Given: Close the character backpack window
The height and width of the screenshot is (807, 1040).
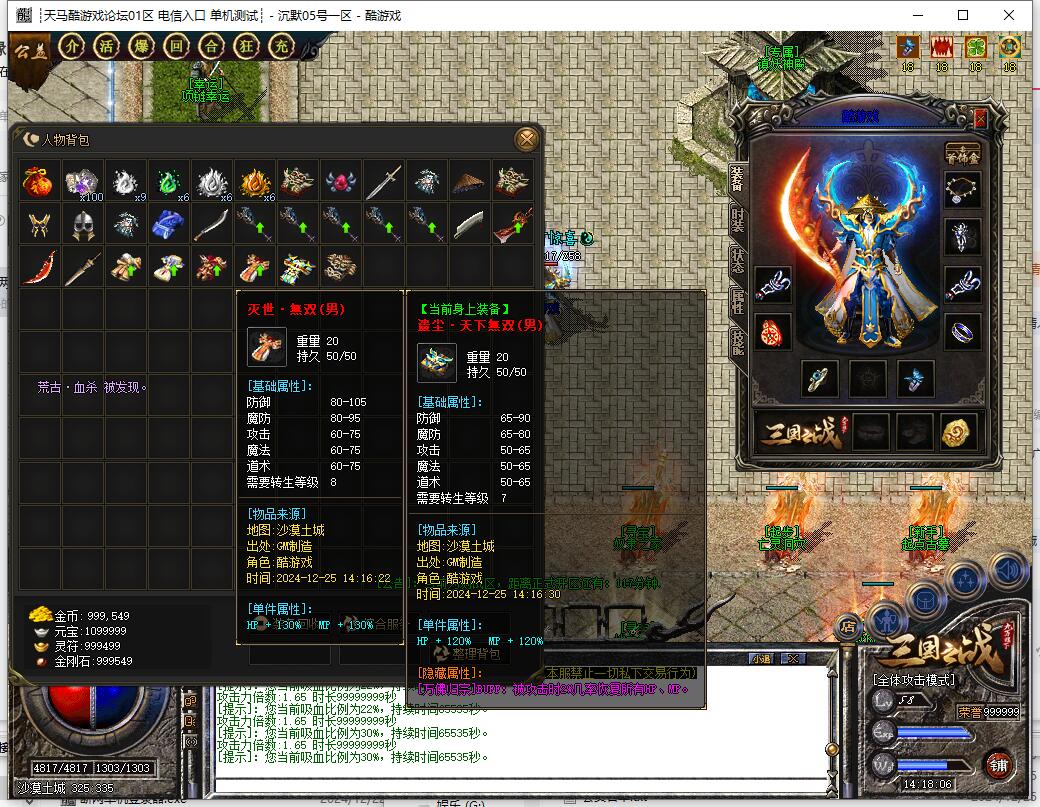Looking at the screenshot, I should 525,139.
